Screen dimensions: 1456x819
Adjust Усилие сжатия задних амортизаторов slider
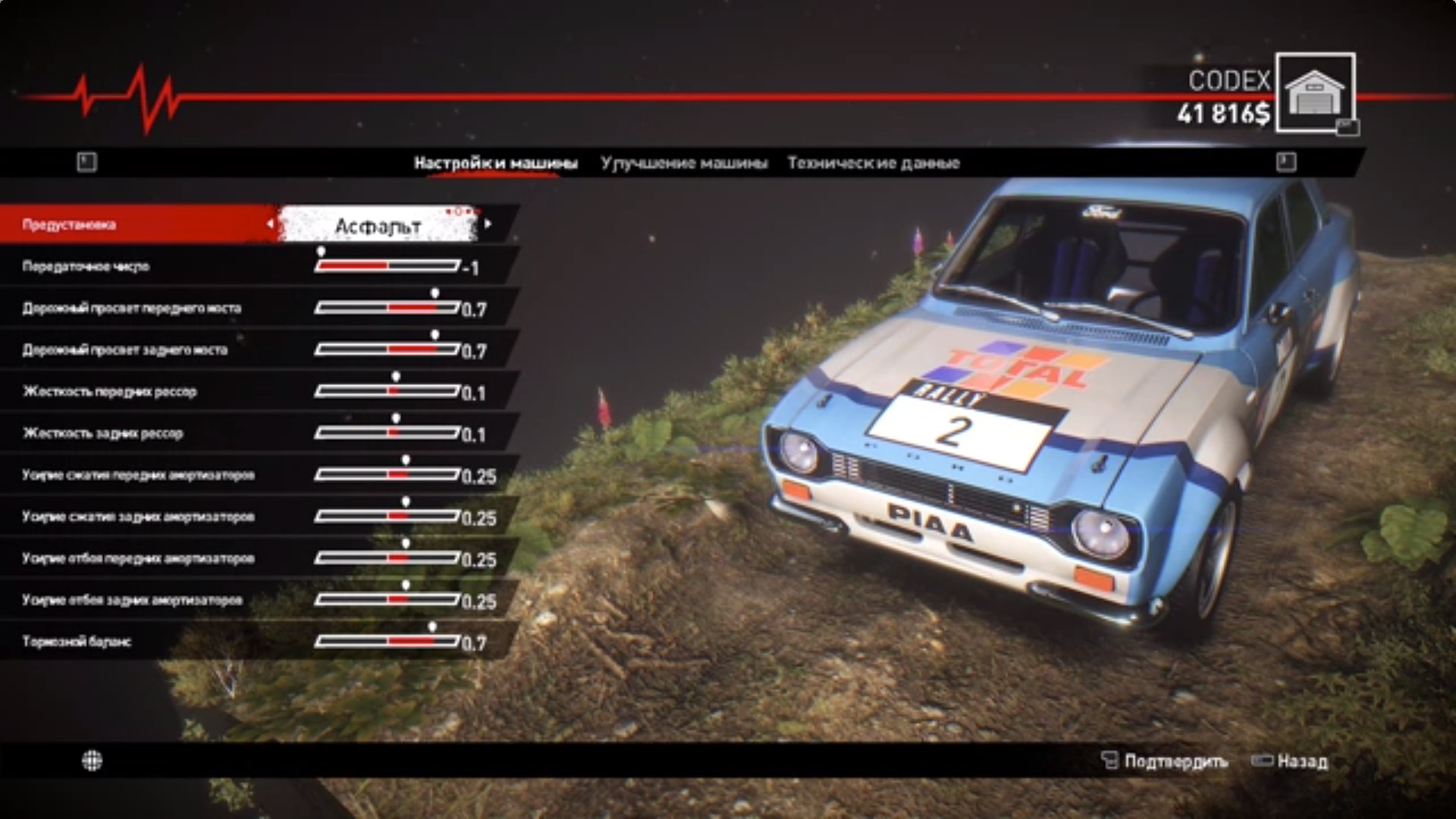coord(387,516)
